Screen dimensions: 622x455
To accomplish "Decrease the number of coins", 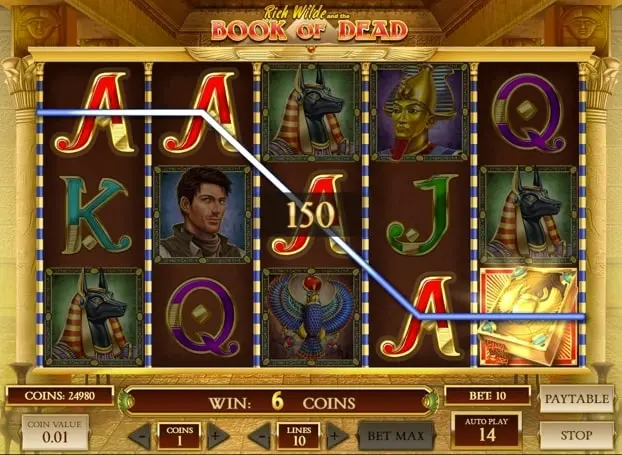I will coord(139,436).
